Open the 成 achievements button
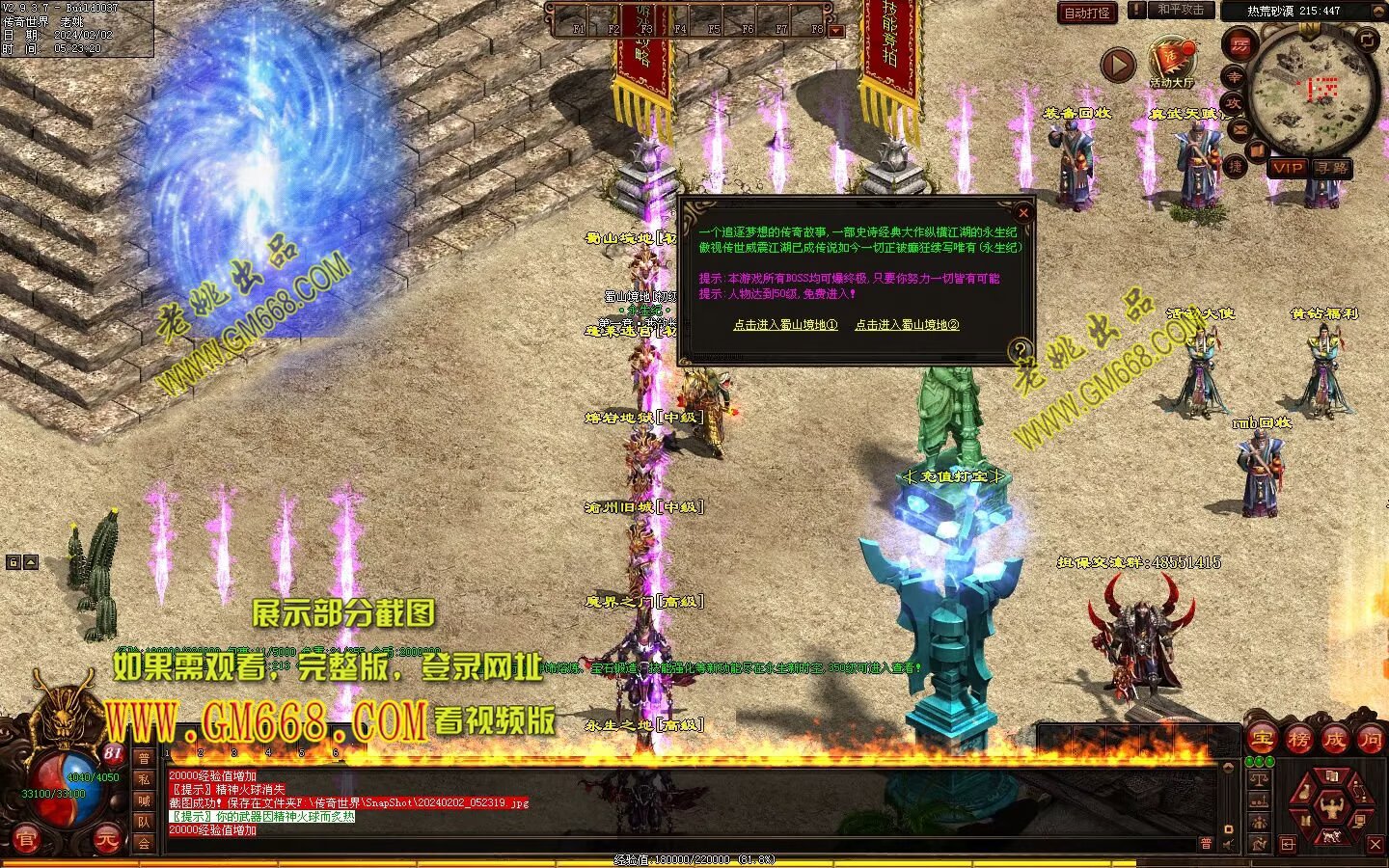The width and height of the screenshot is (1389, 868). pos(1335,740)
